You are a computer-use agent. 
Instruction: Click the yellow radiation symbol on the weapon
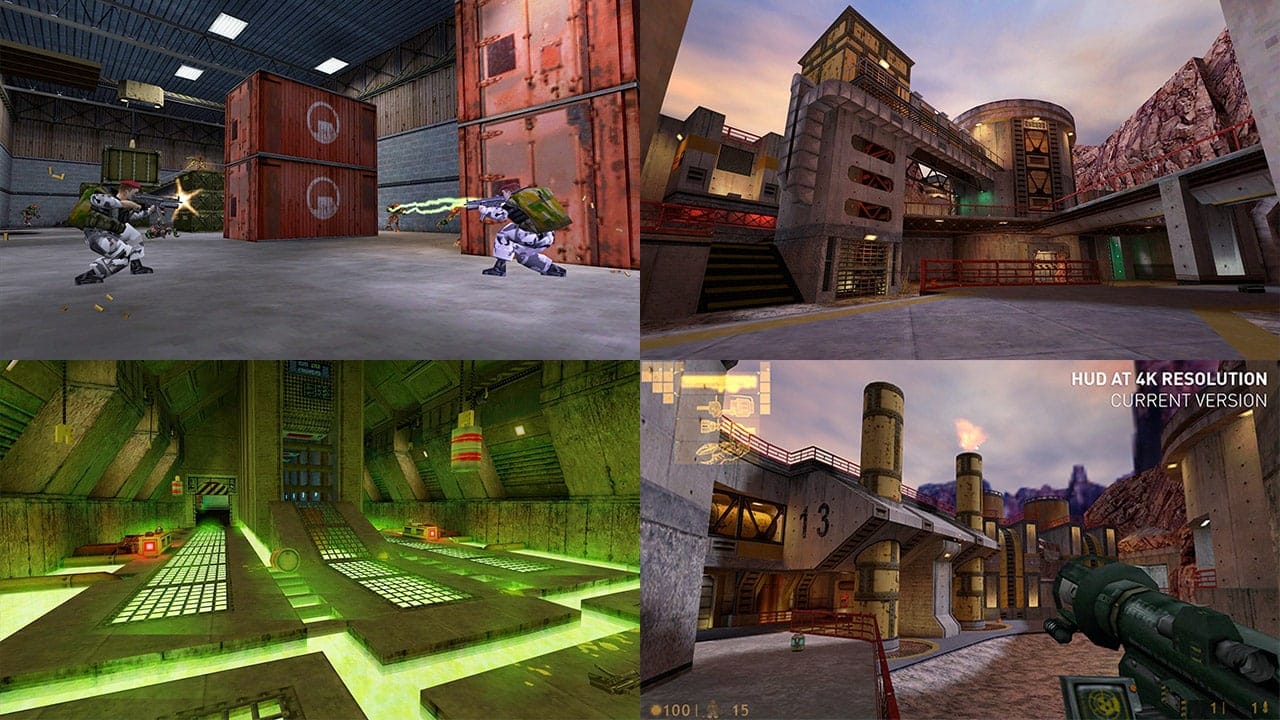[x=1102, y=704]
